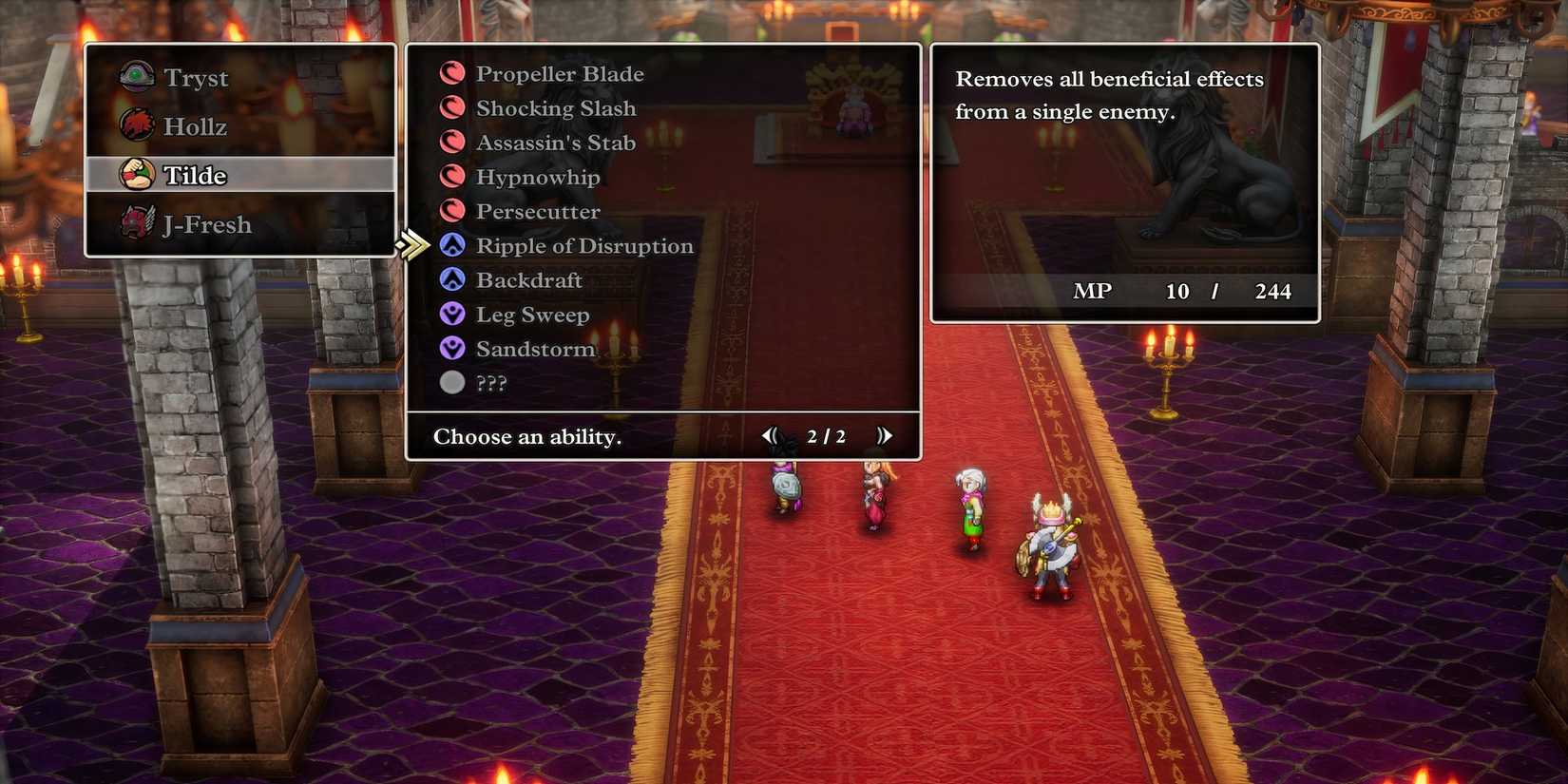Viewport: 1568px width, 784px height.
Task: Click the purple Leg Sweep icon
Action: point(451,314)
